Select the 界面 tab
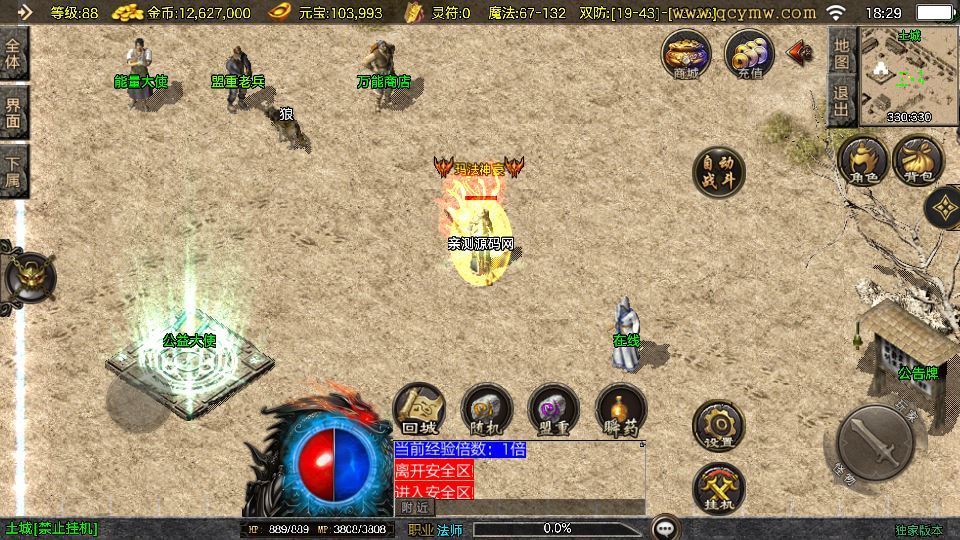Image resolution: width=960 pixels, height=540 pixels. (14, 112)
